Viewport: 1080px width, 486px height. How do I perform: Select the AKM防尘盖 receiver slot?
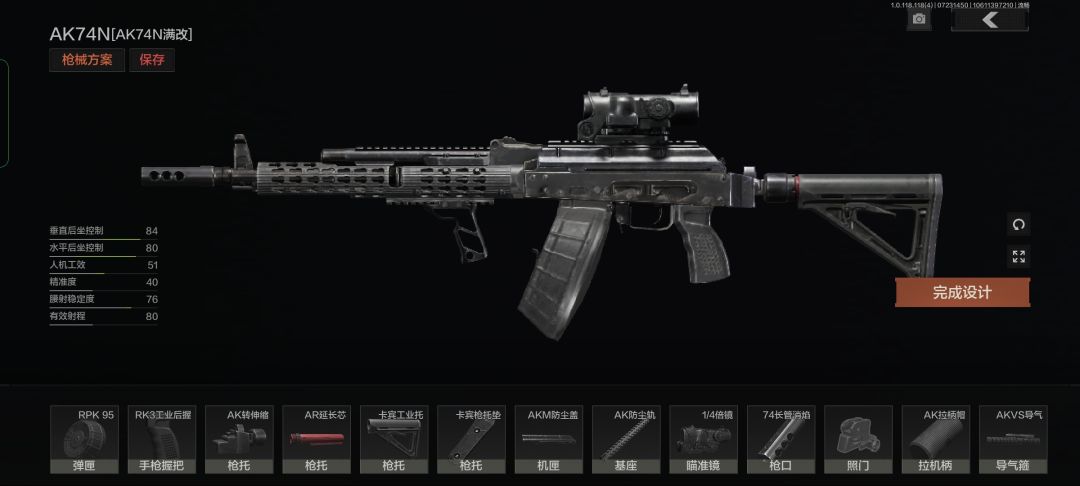tap(549, 440)
